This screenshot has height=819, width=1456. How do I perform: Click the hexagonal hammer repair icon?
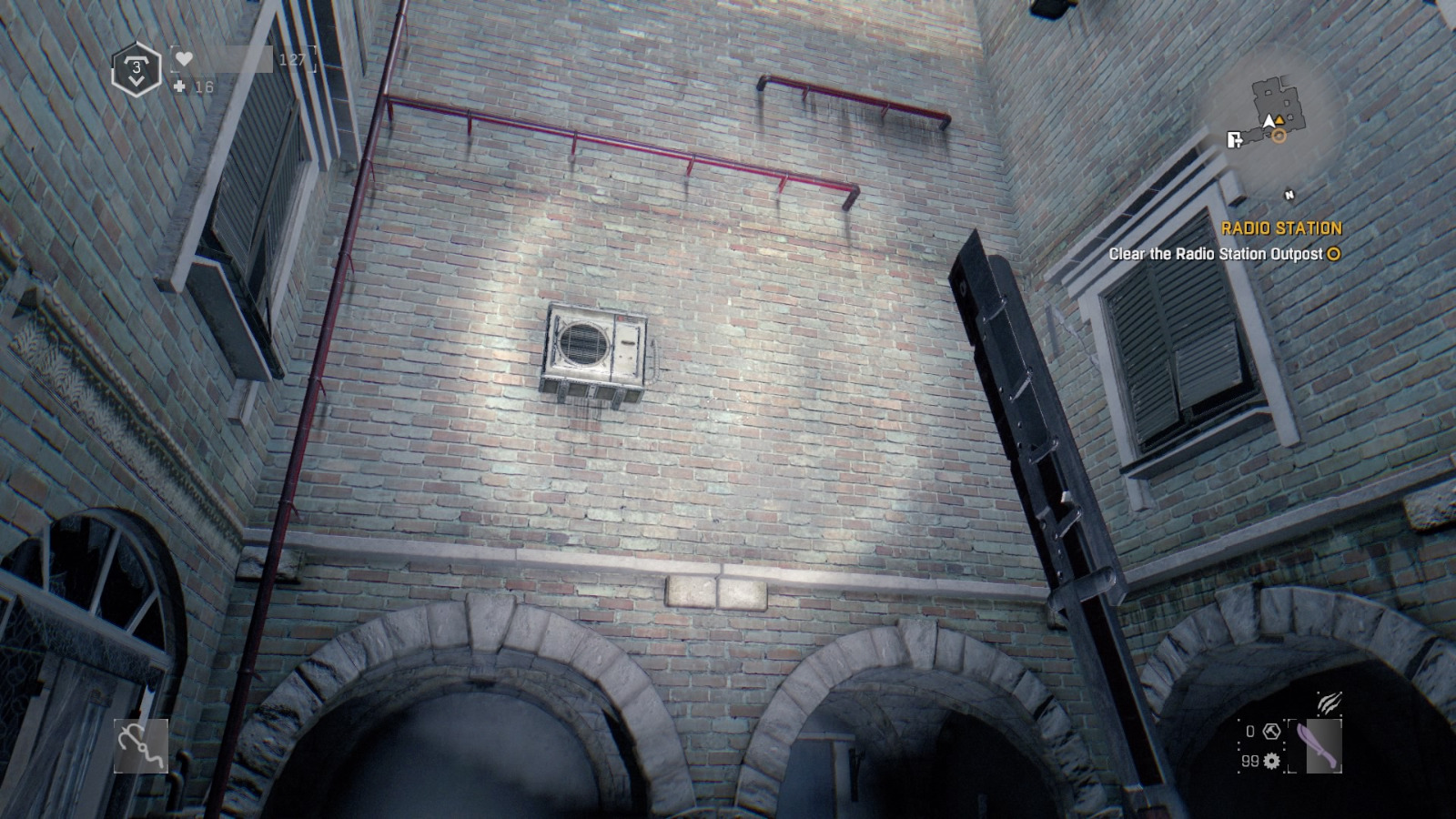(1270, 731)
